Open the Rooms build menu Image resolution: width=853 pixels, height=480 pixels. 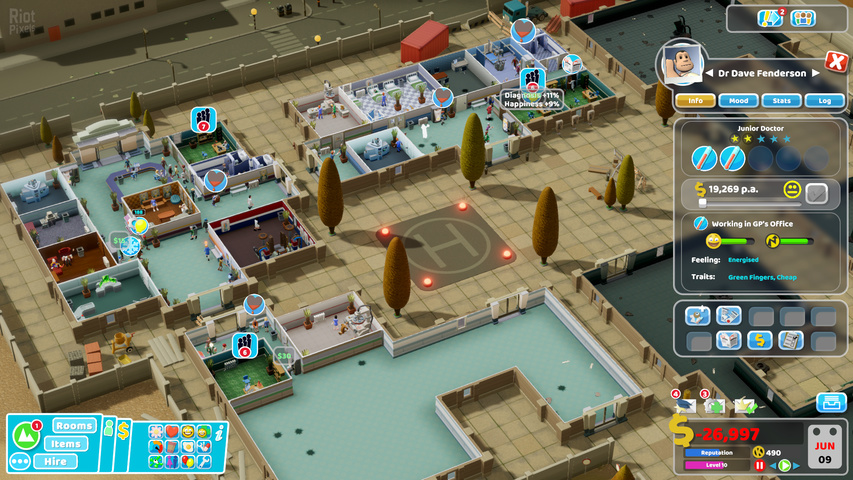pyautogui.click(x=75, y=426)
